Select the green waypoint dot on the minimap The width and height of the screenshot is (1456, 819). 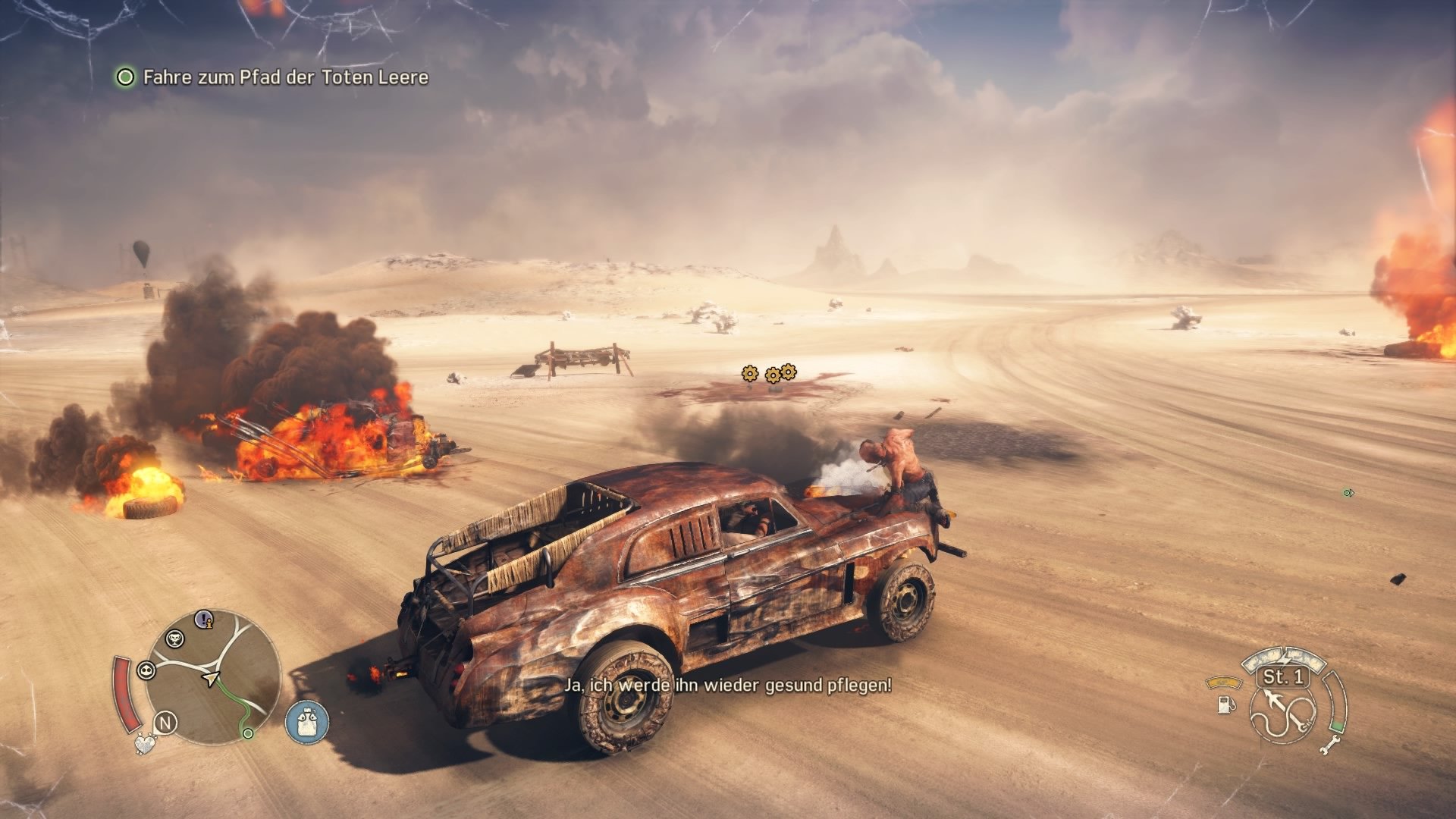coord(248,733)
